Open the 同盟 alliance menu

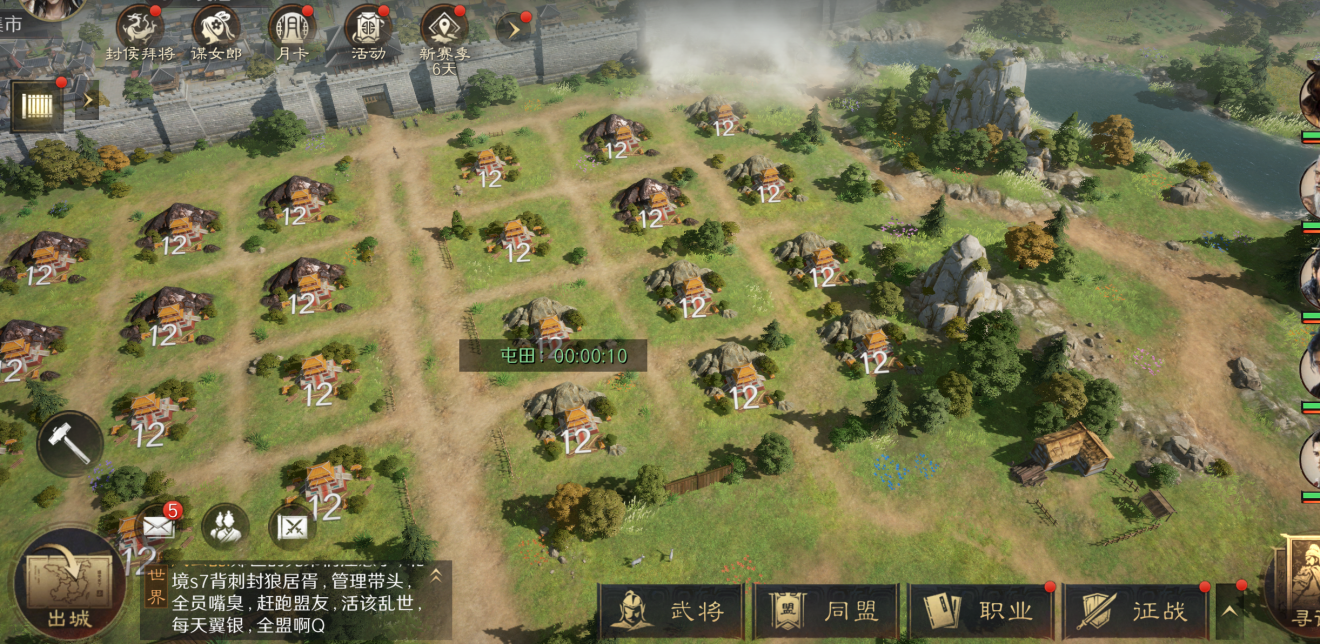(x=826, y=611)
